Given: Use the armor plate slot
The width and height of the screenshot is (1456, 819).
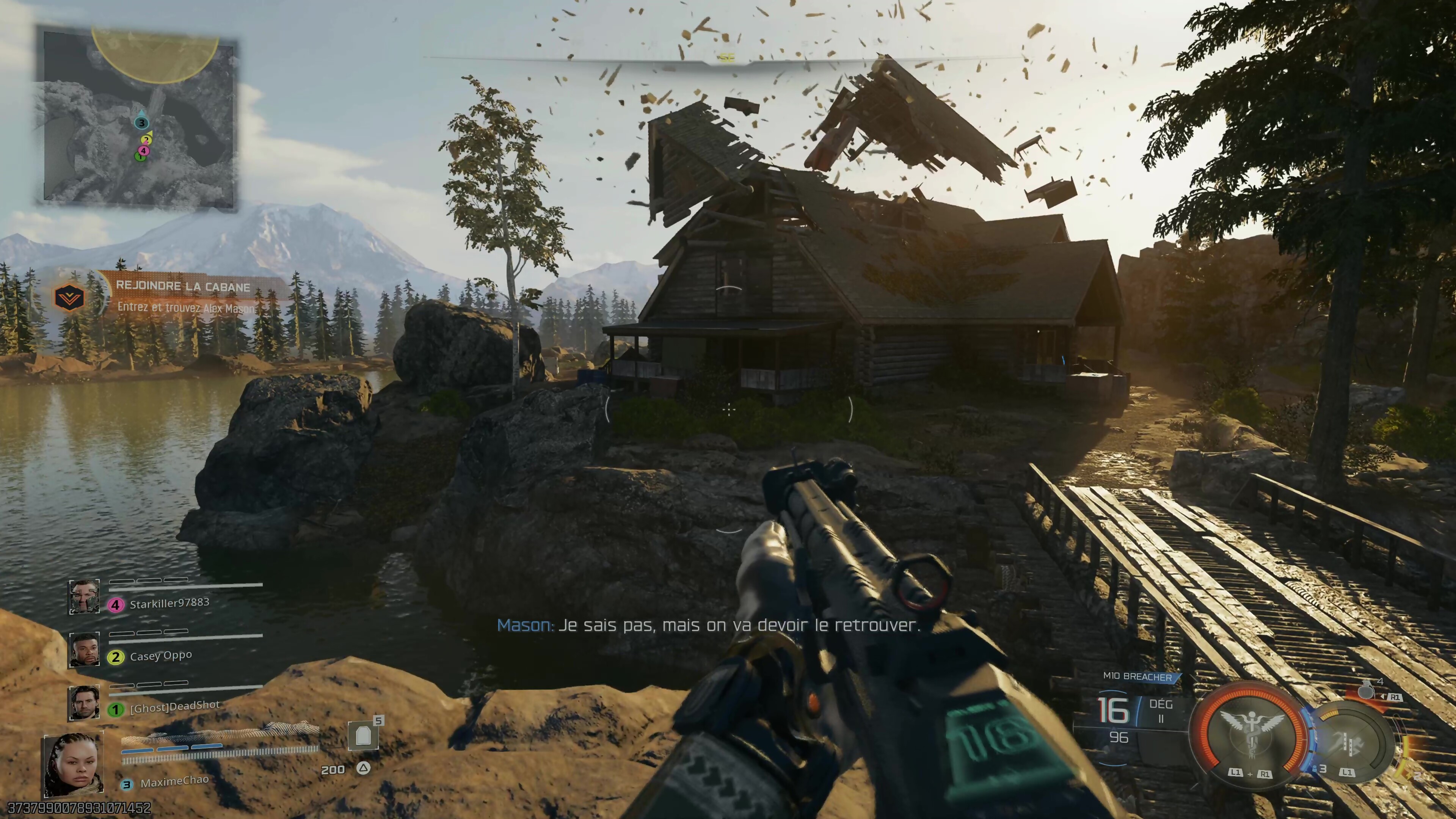Looking at the screenshot, I should click(363, 736).
